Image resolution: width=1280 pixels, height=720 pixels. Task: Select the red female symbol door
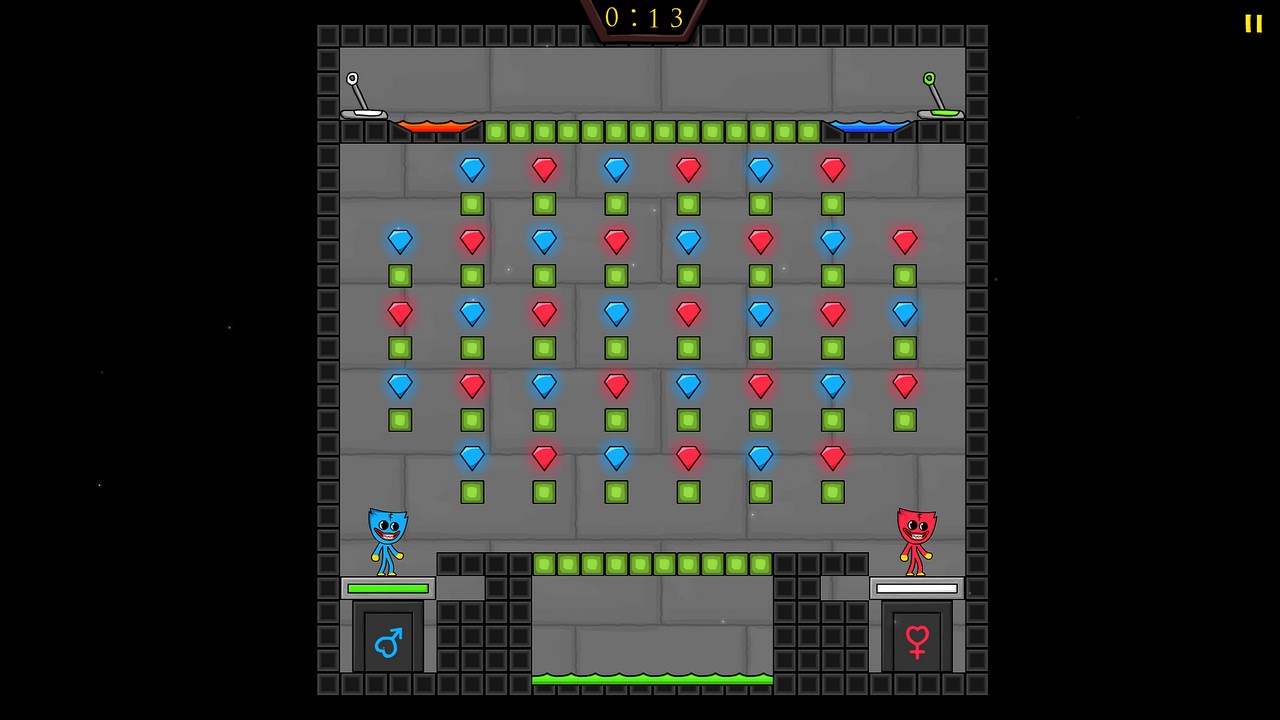click(x=917, y=641)
